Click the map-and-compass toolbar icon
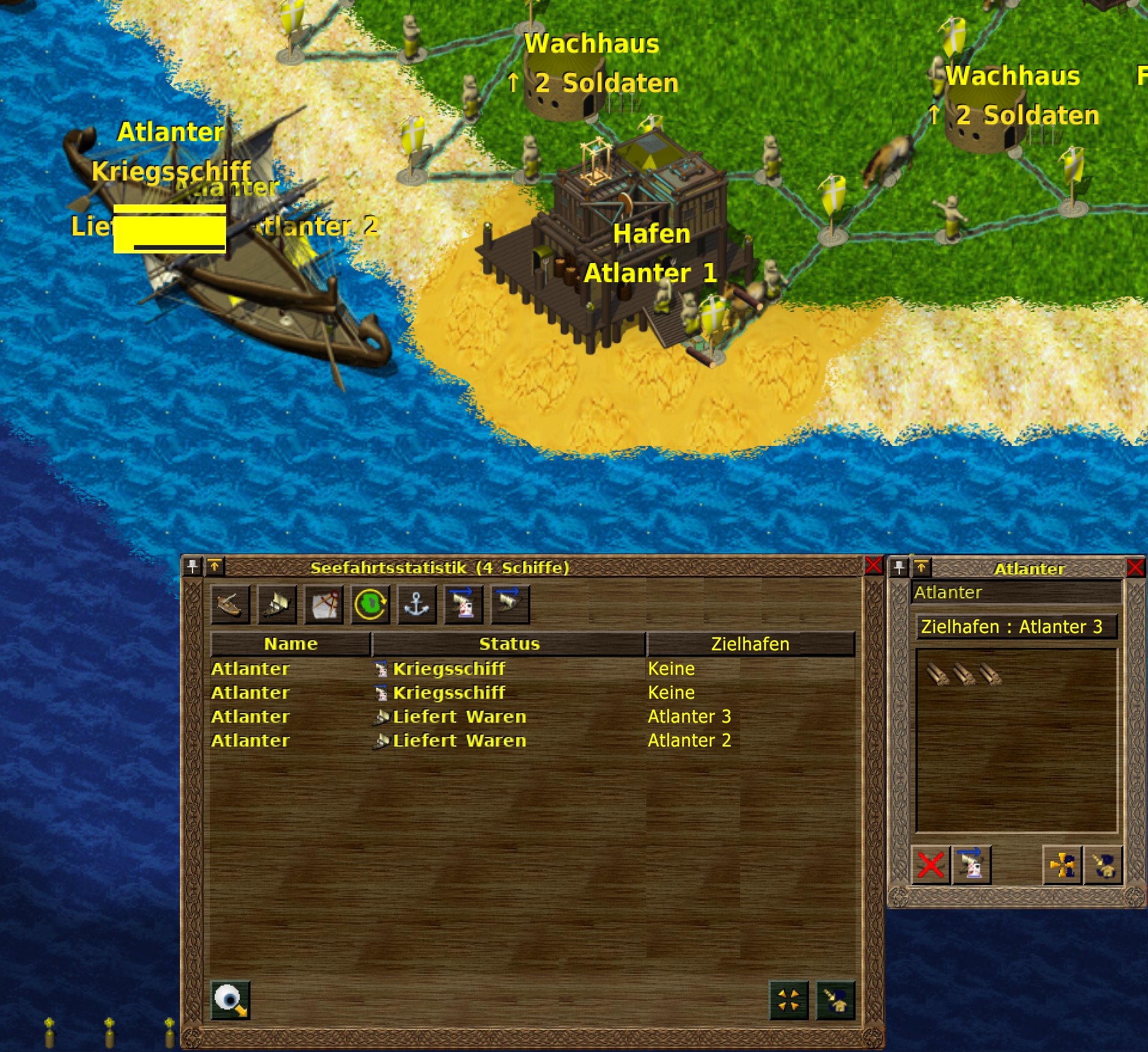 (323, 604)
